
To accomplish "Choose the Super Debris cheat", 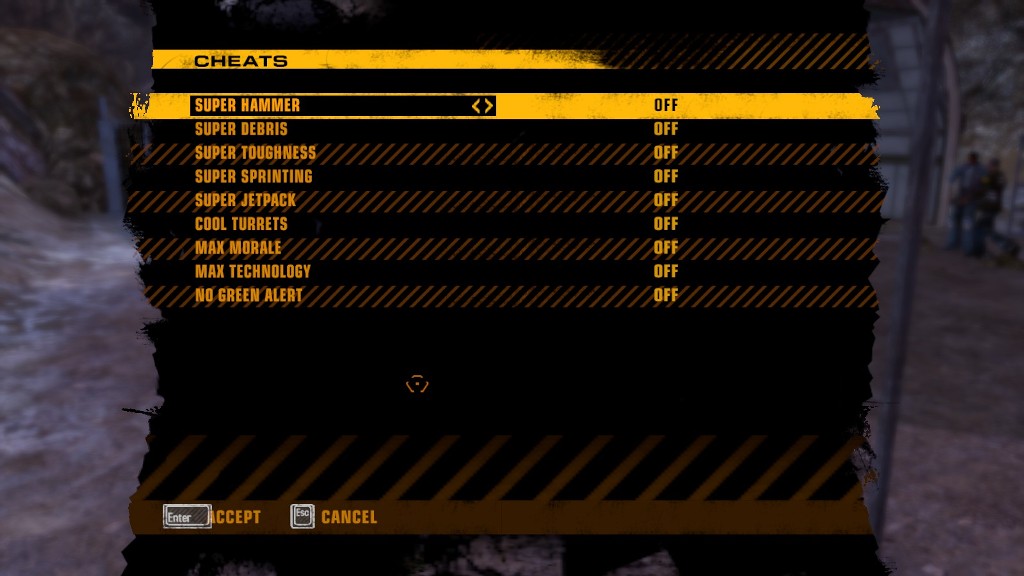I will [241, 129].
